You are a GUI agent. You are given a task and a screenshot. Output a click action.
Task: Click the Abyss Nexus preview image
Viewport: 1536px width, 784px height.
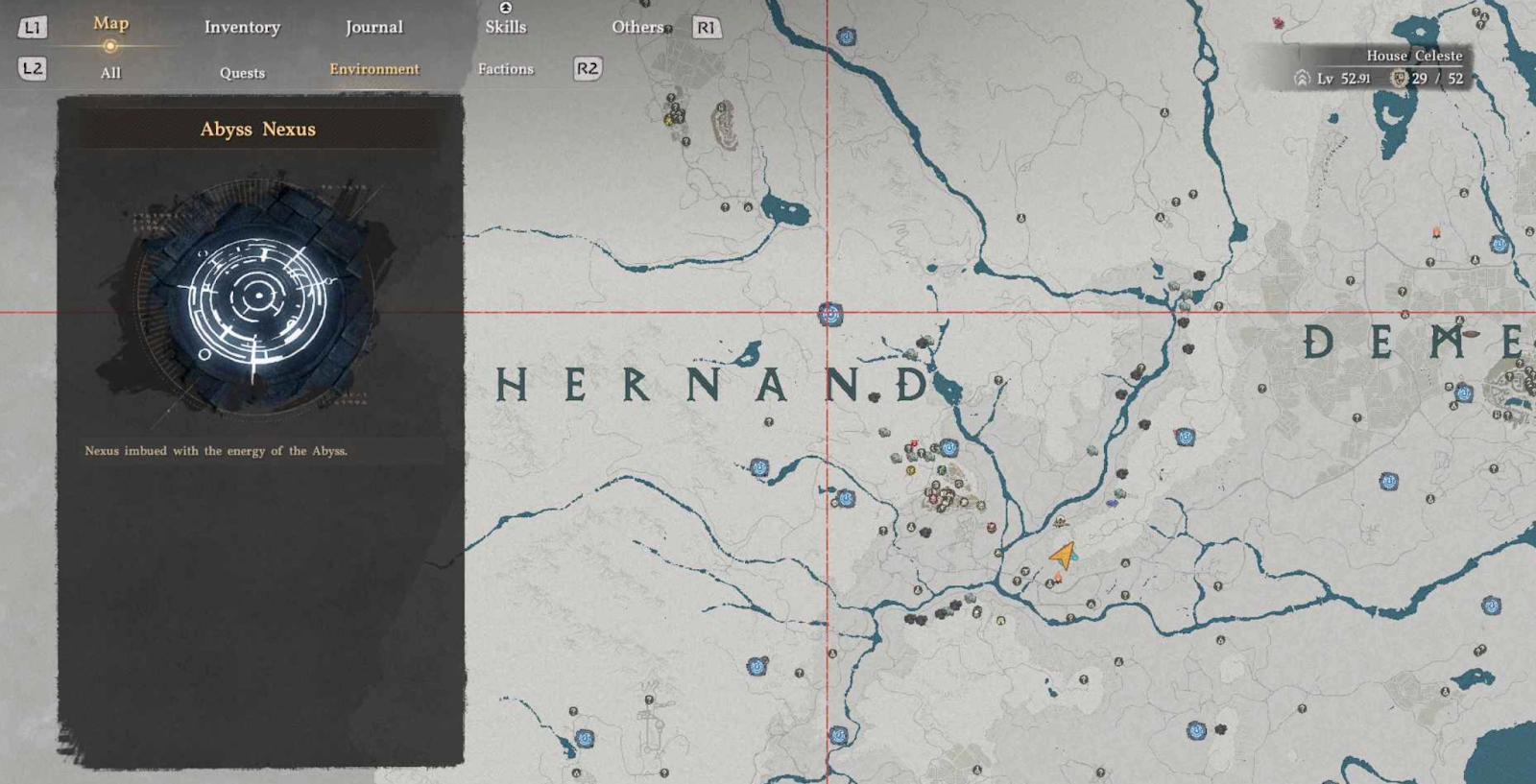coord(258,297)
